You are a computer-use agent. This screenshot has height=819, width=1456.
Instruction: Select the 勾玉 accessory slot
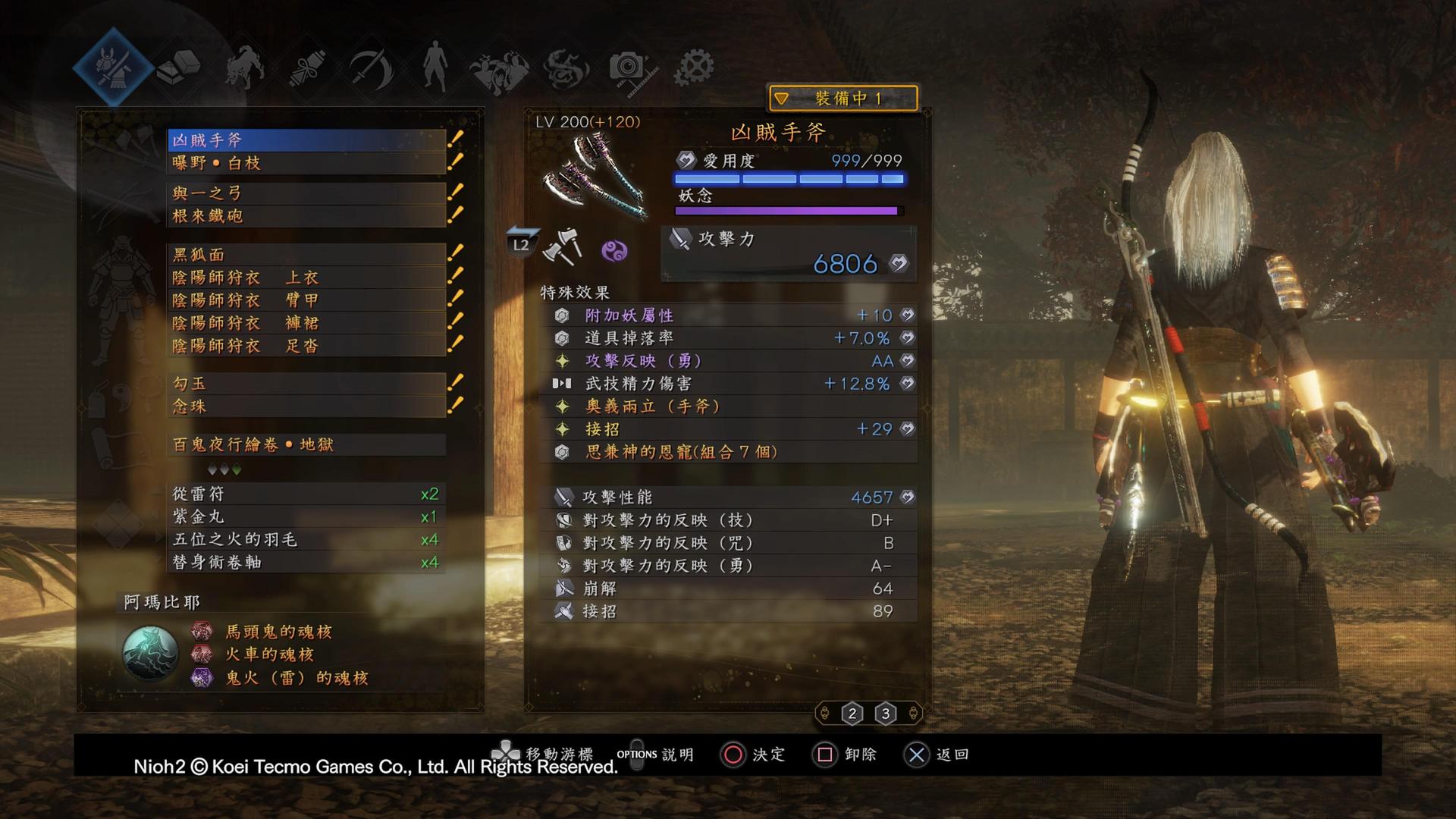[x=306, y=384]
